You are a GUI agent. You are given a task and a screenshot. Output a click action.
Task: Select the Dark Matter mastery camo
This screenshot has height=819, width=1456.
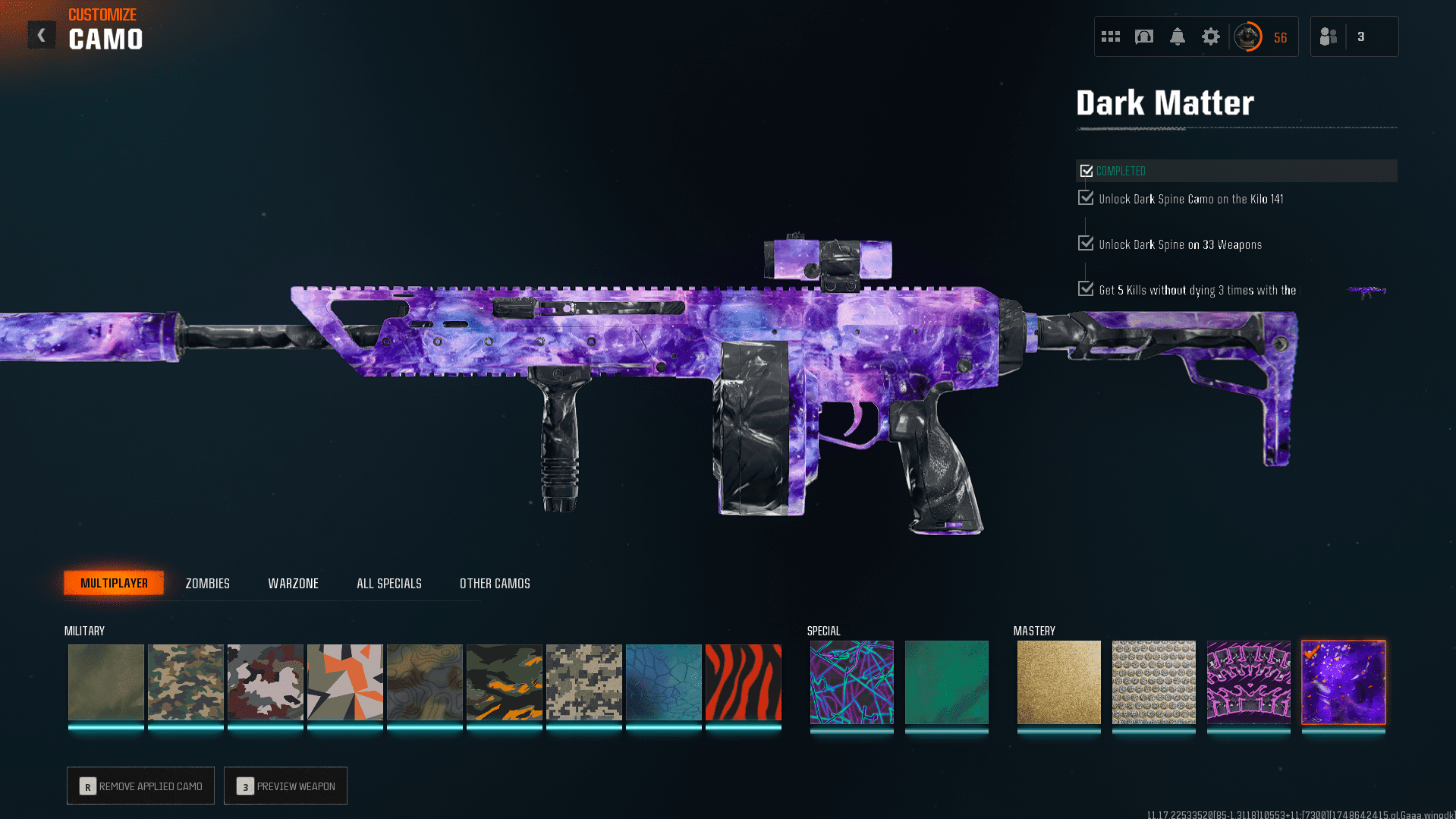tap(1343, 682)
